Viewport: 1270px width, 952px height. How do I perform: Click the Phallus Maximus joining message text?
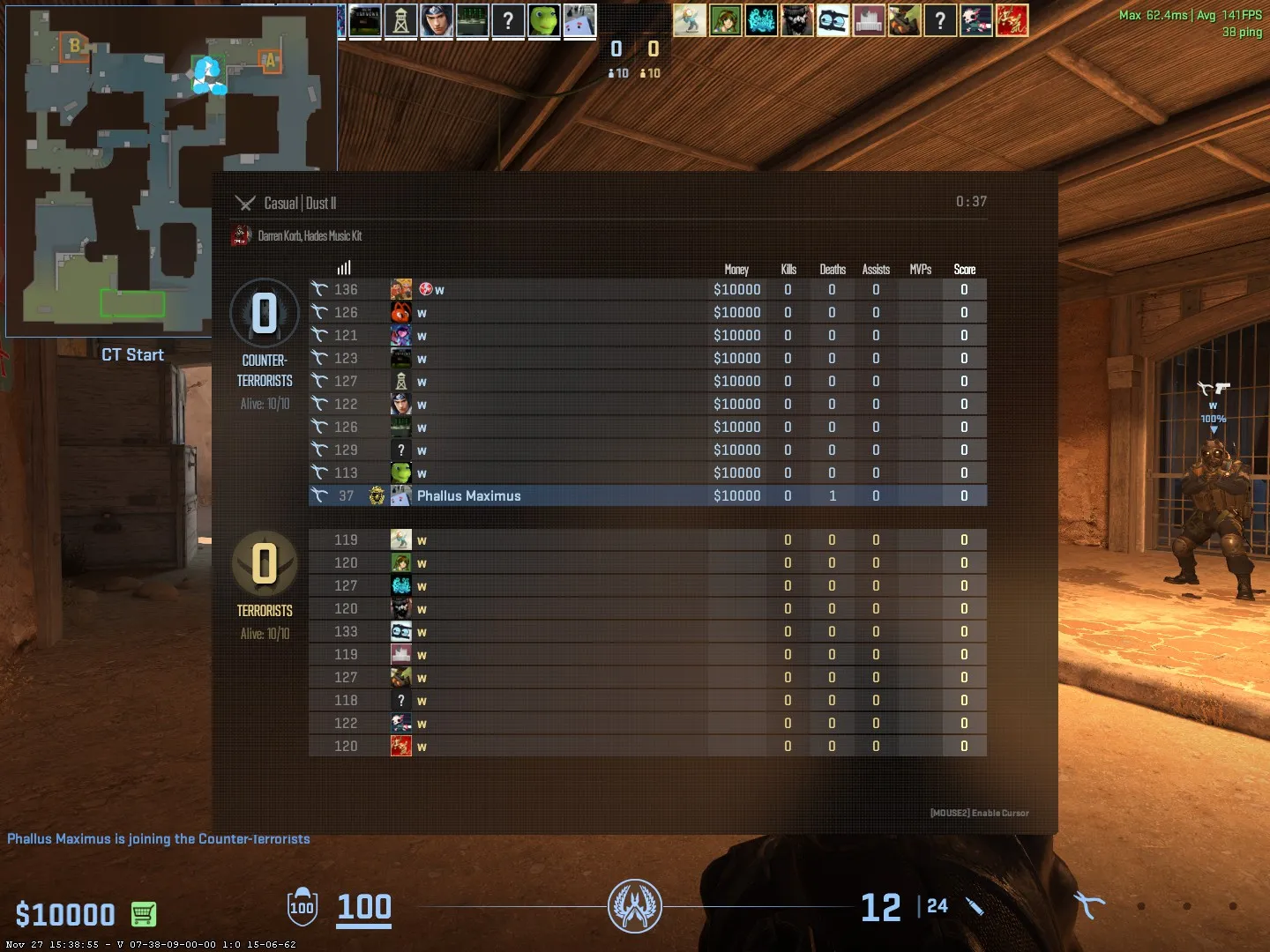tap(159, 838)
